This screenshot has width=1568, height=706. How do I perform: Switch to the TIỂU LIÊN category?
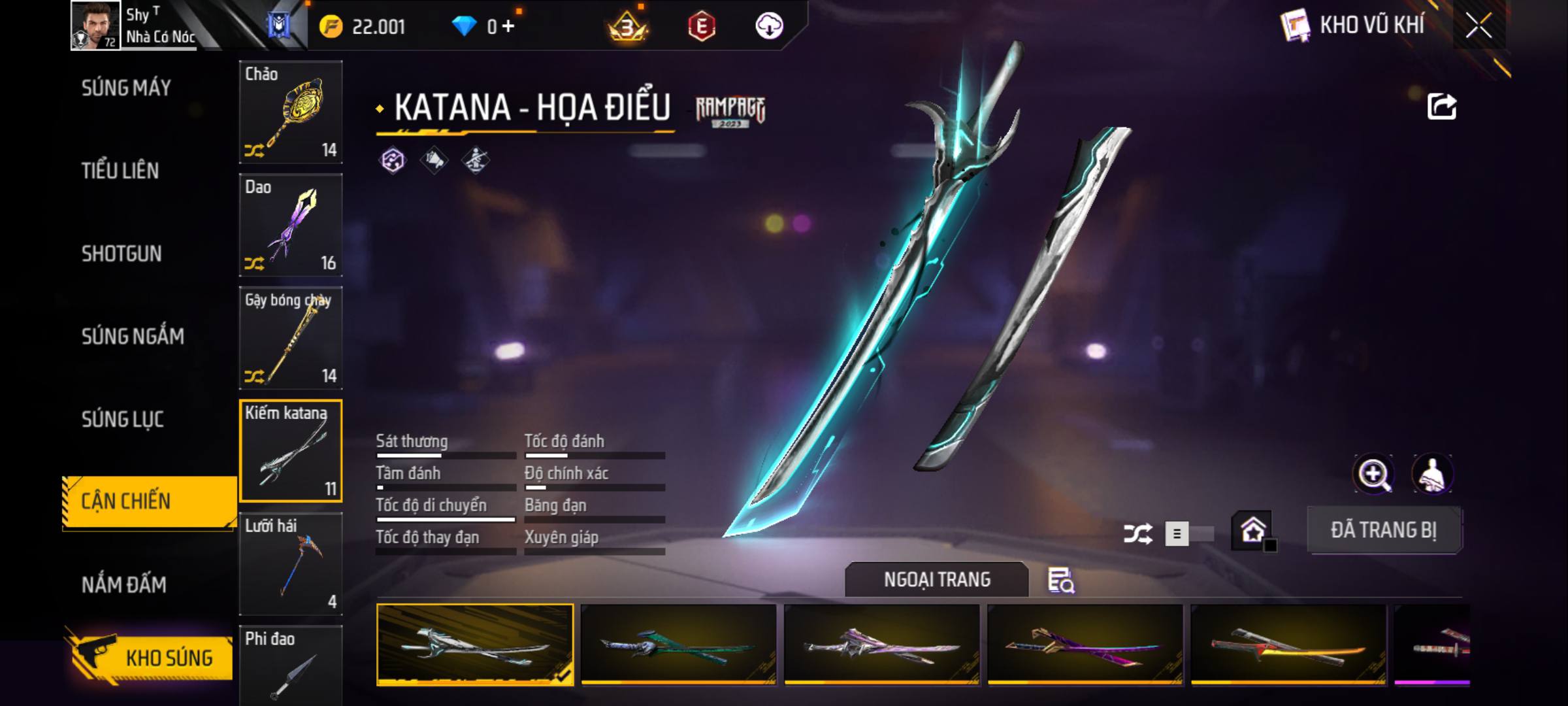[120, 171]
